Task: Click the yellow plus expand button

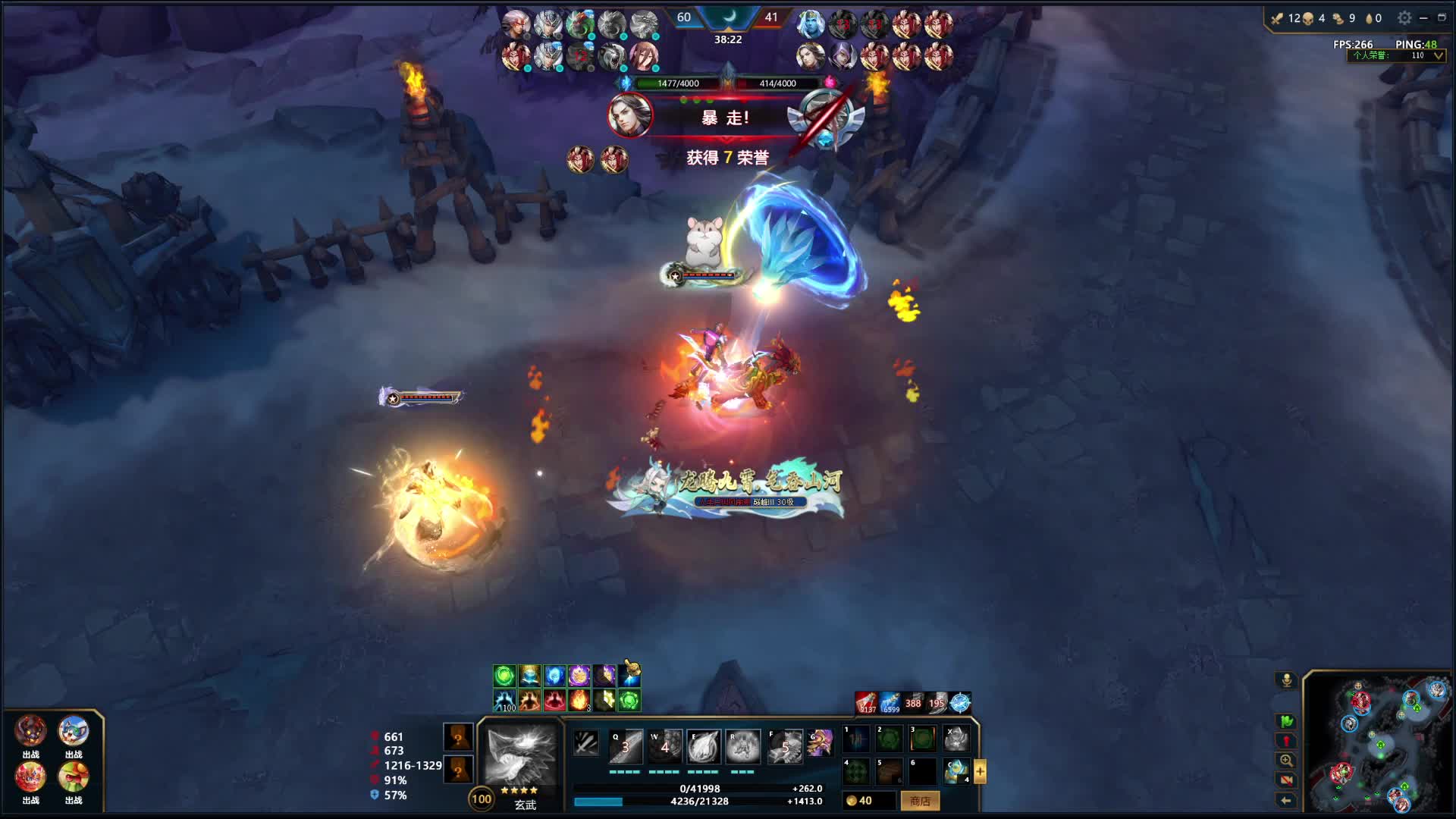Action: [980, 771]
